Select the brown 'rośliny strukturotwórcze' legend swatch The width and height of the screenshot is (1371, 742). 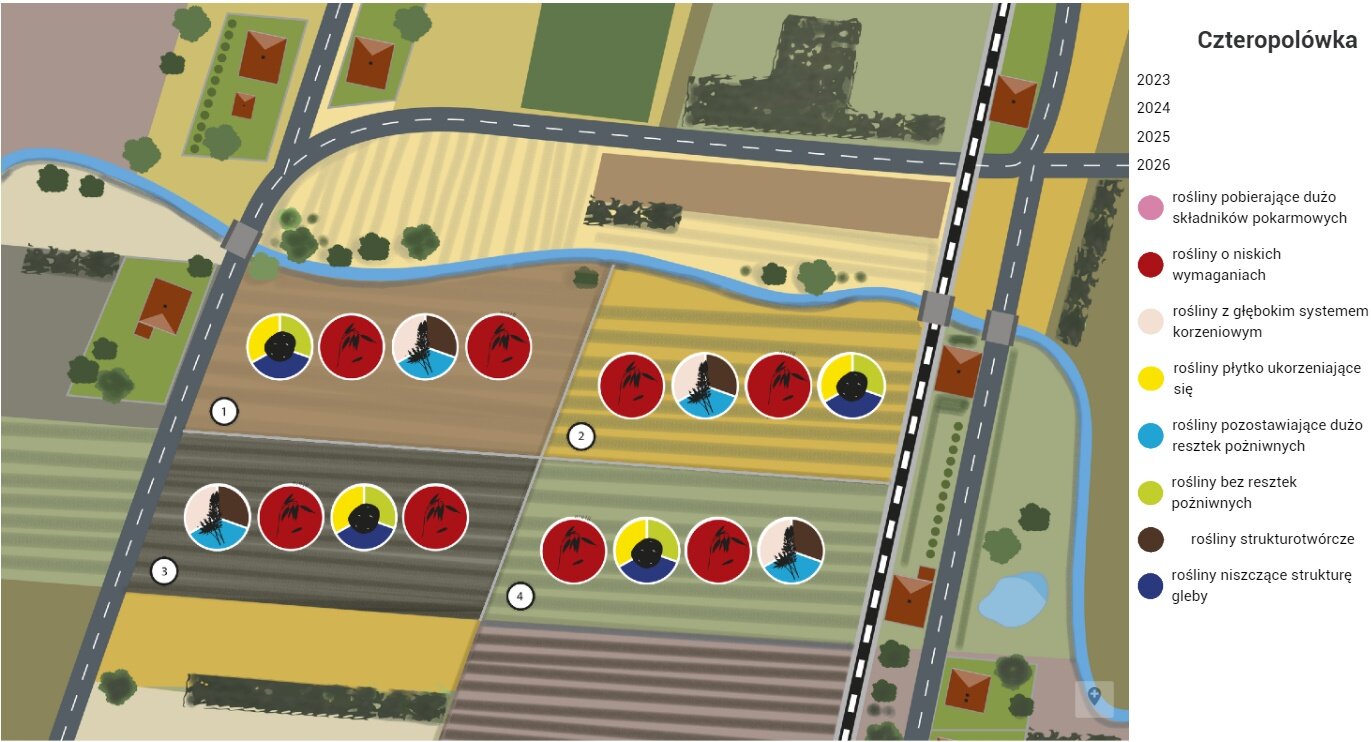tap(1151, 539)
